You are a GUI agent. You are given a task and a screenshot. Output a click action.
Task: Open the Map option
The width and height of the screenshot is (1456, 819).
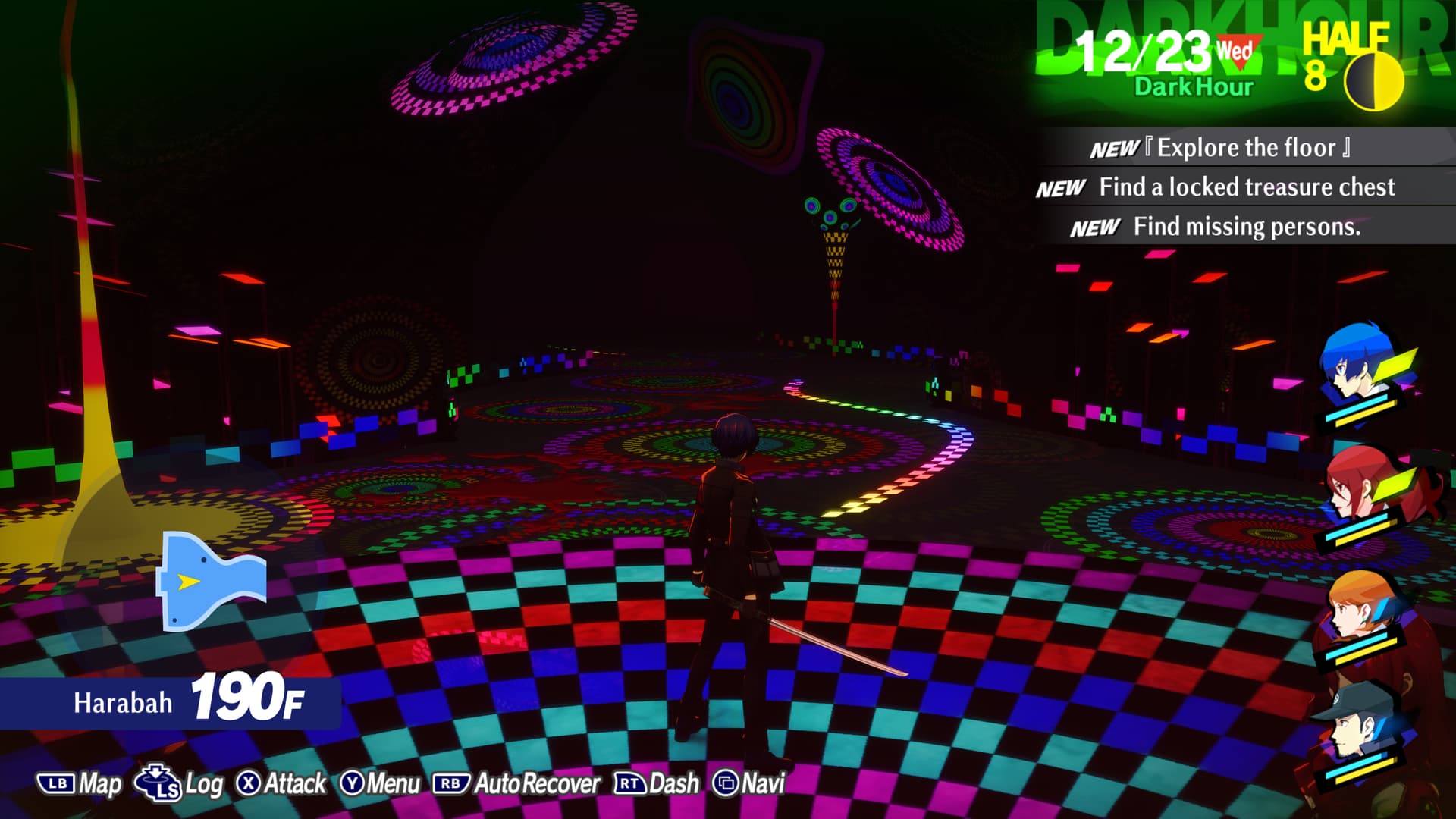click(80, 783)
